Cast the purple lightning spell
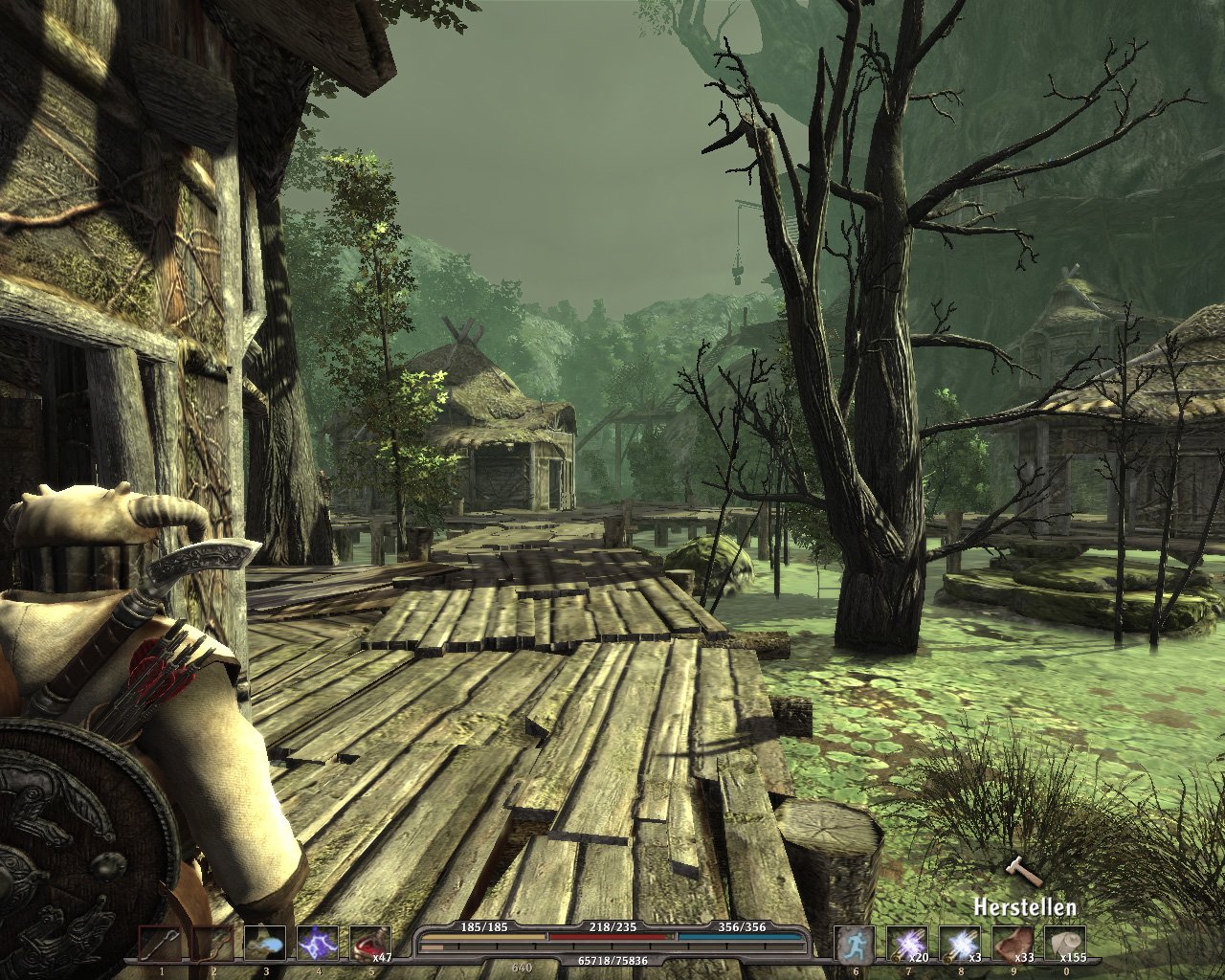1225x980 pixels. pyautogui.click(x=318, y=944)
